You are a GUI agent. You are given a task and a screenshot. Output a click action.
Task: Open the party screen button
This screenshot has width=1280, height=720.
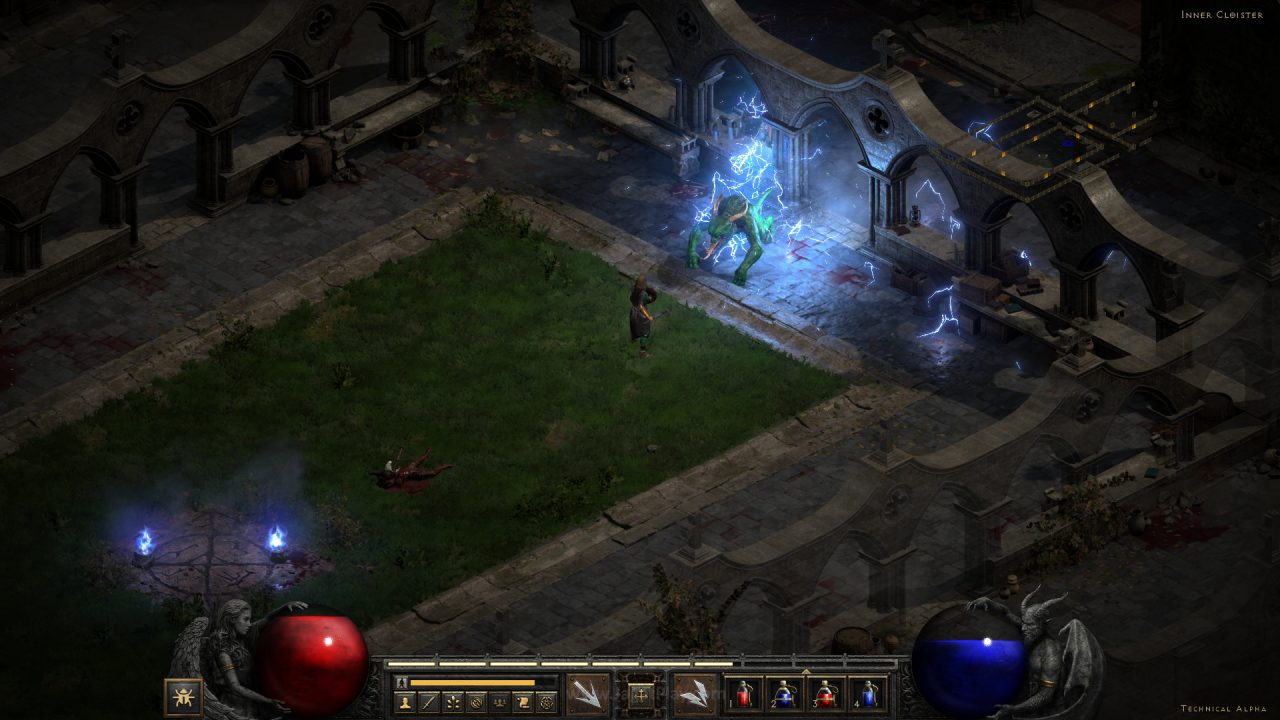(x=499, y=702)
